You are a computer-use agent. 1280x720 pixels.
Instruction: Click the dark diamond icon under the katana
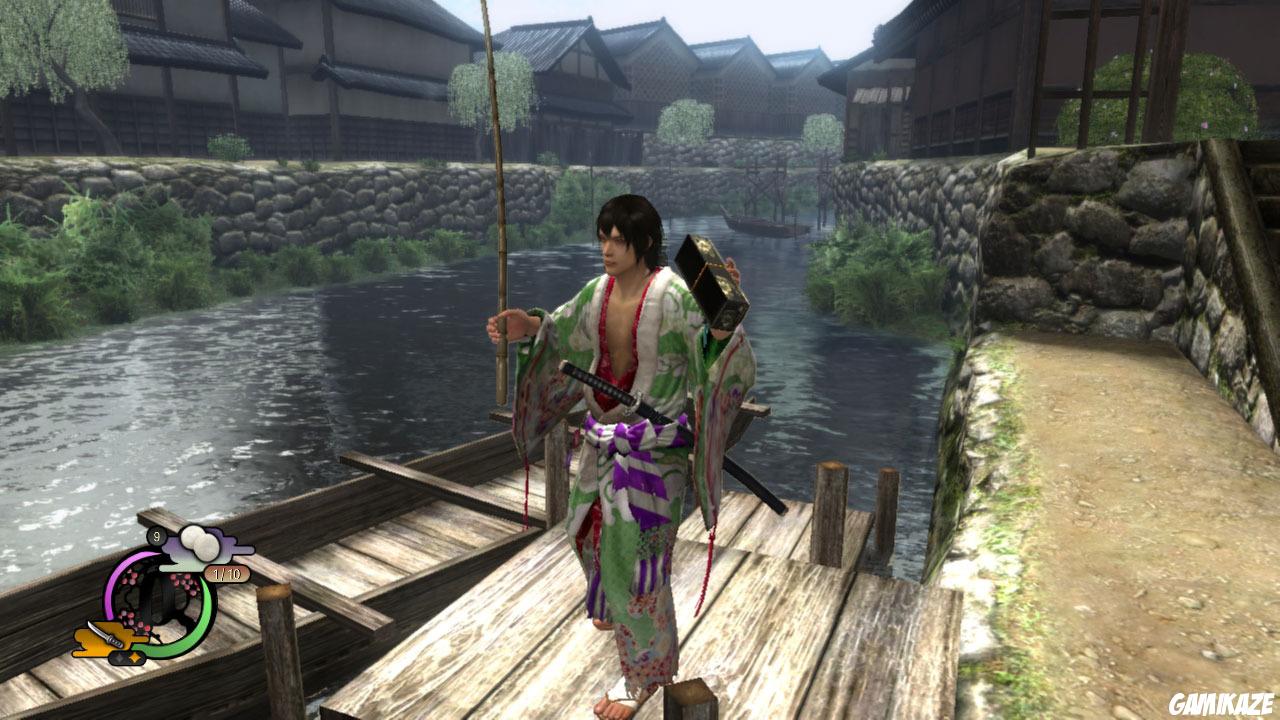tap(119, 658)
